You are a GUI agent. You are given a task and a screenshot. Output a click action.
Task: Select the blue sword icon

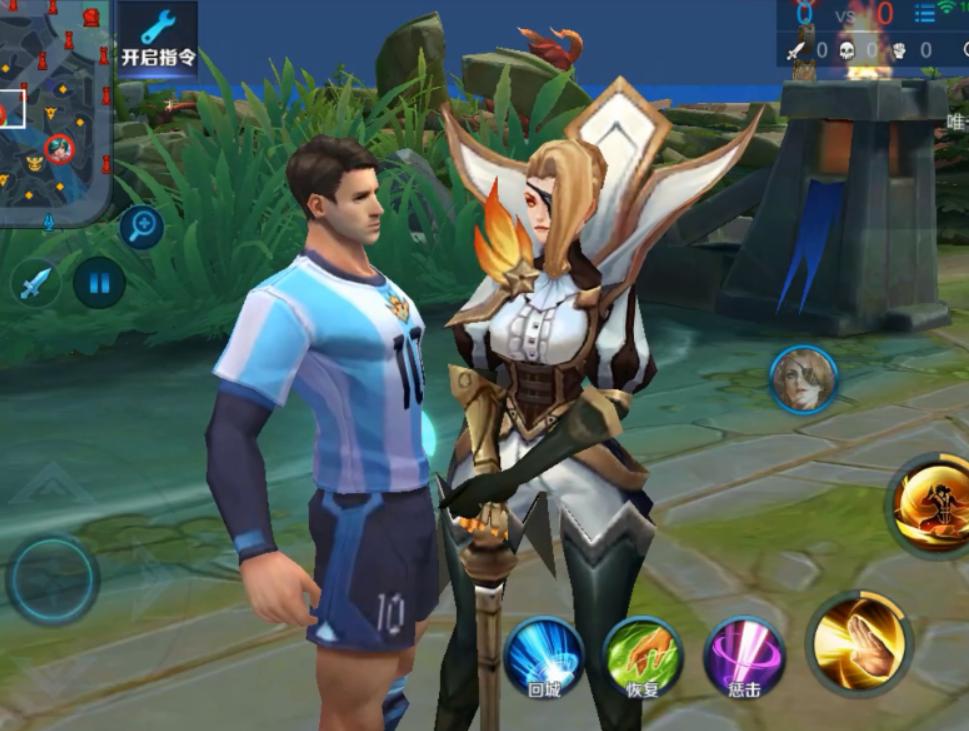click(x=35, y=283)
